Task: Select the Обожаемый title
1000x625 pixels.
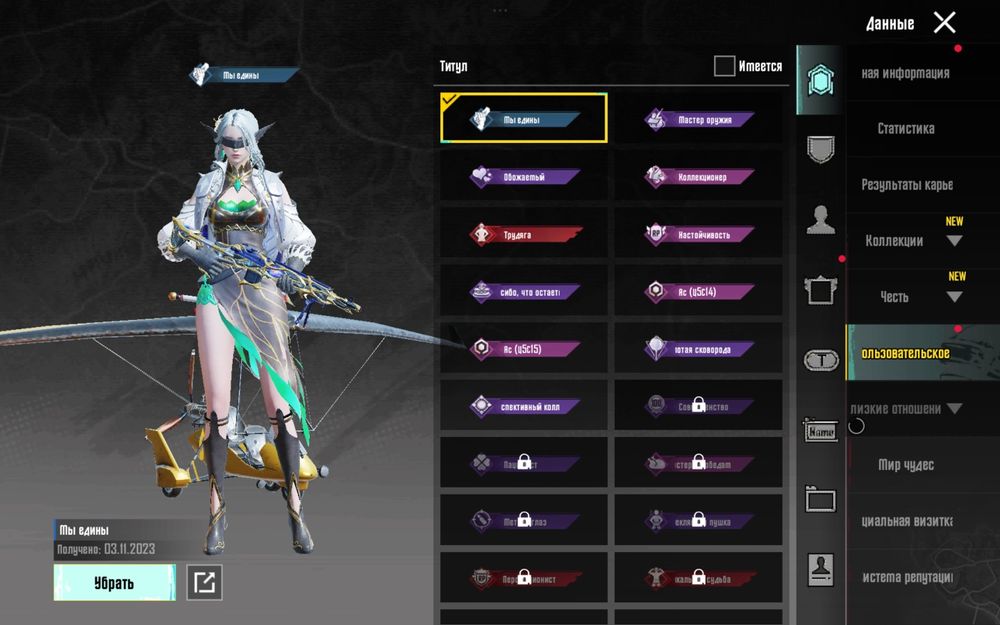Action: 524,177
